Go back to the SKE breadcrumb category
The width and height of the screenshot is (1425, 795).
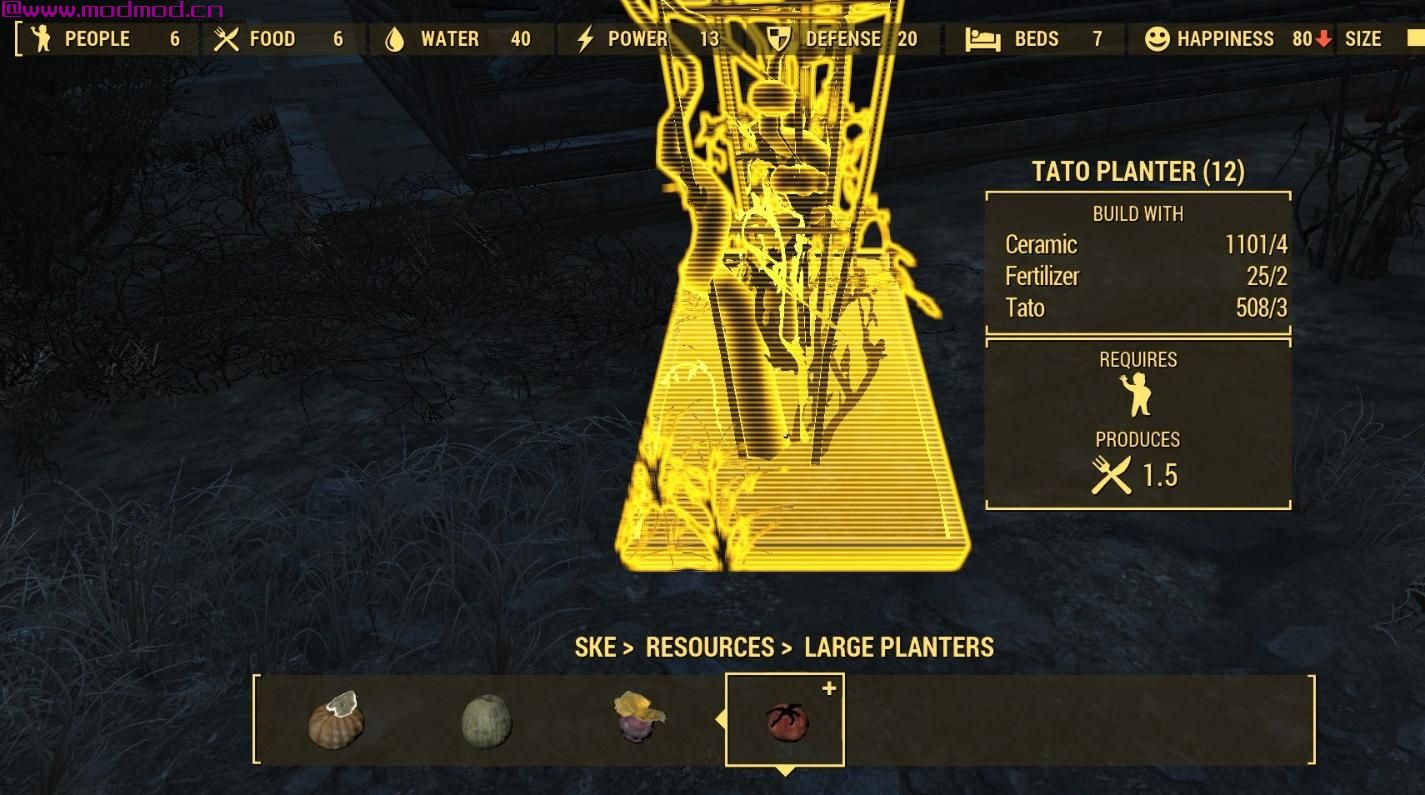pyautogui.click(x=595, y=647)
